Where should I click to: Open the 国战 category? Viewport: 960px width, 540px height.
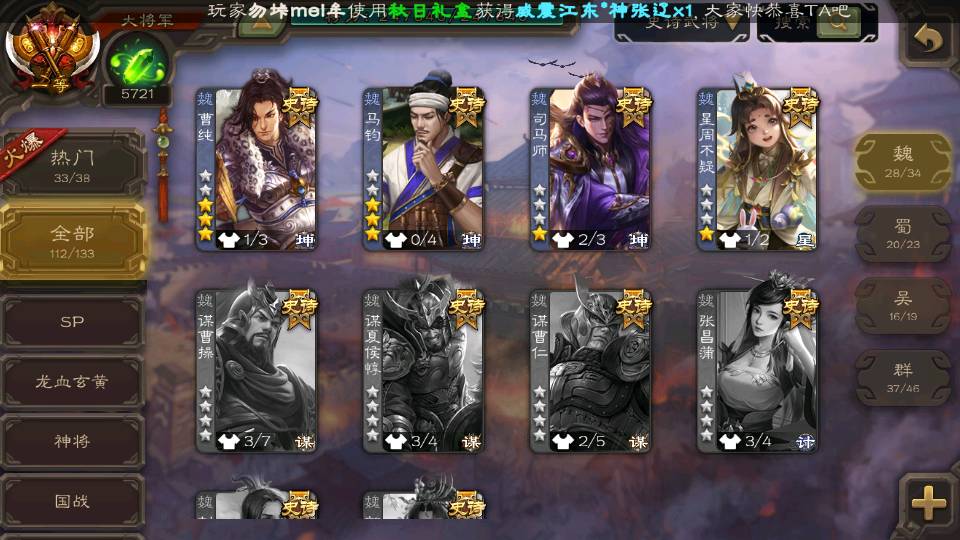72,501
